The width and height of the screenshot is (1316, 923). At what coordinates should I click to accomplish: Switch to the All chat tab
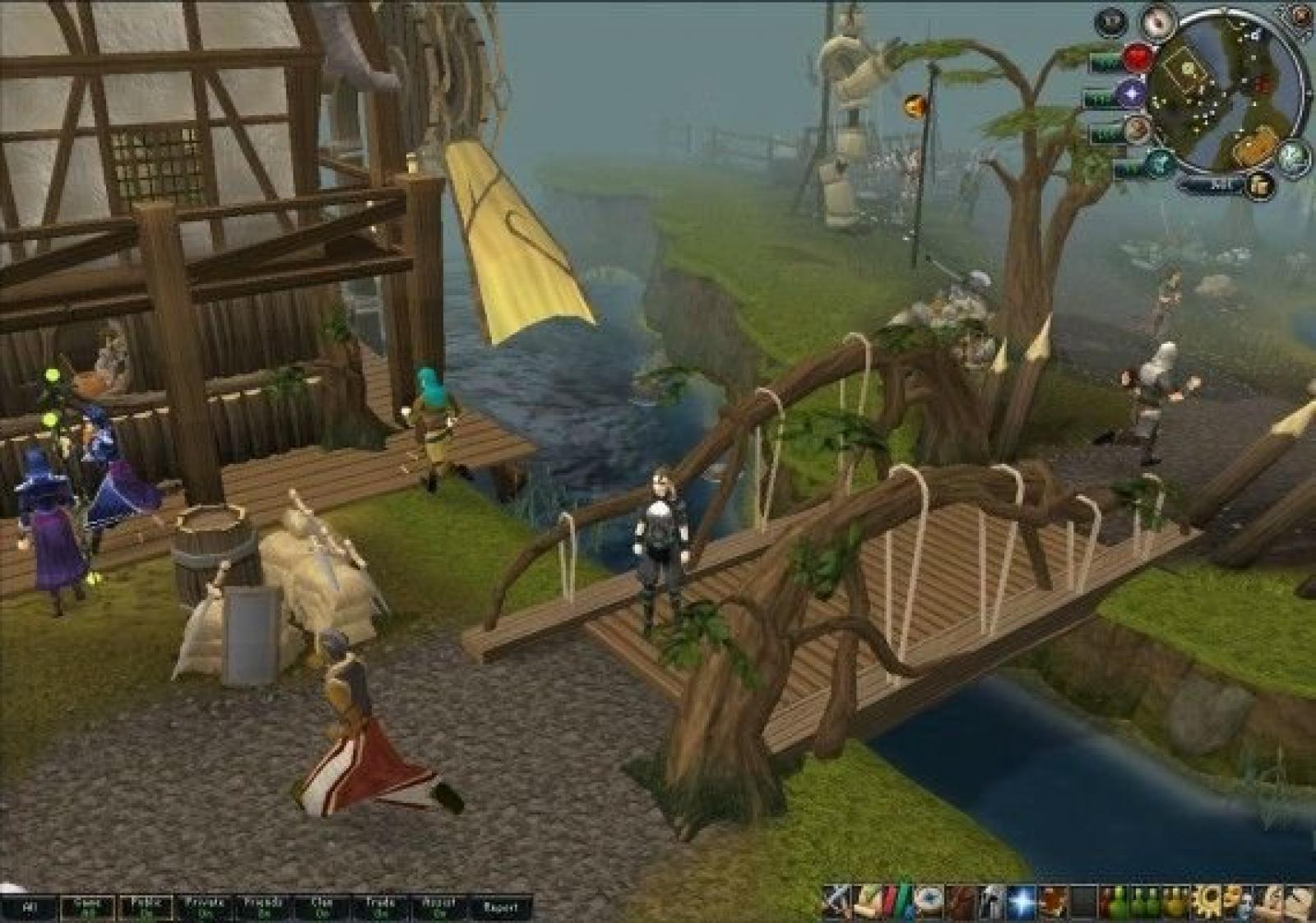(x=29, y=908)
